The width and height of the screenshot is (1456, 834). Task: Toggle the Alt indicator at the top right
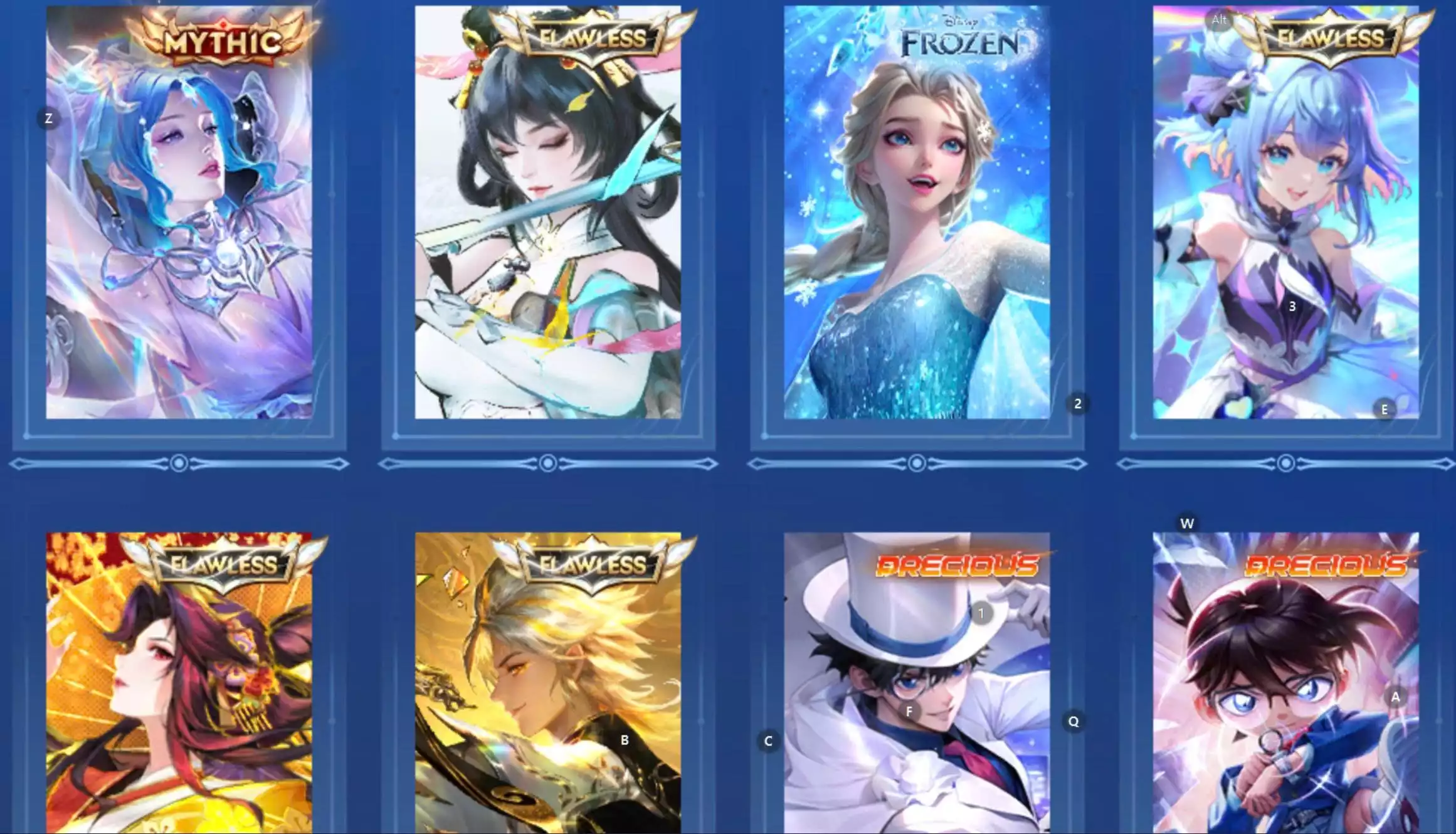[1219, 19]
